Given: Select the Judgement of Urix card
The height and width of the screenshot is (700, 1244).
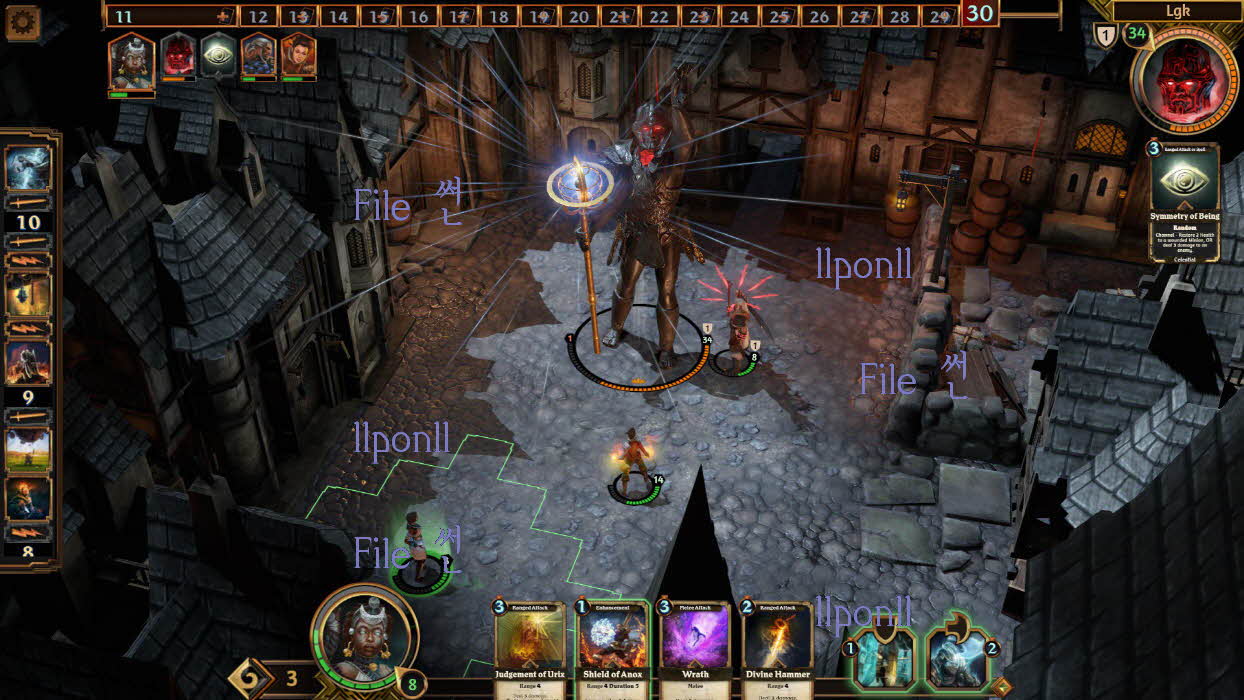Looking at the screenshot, I should click(x=531, y=647).
